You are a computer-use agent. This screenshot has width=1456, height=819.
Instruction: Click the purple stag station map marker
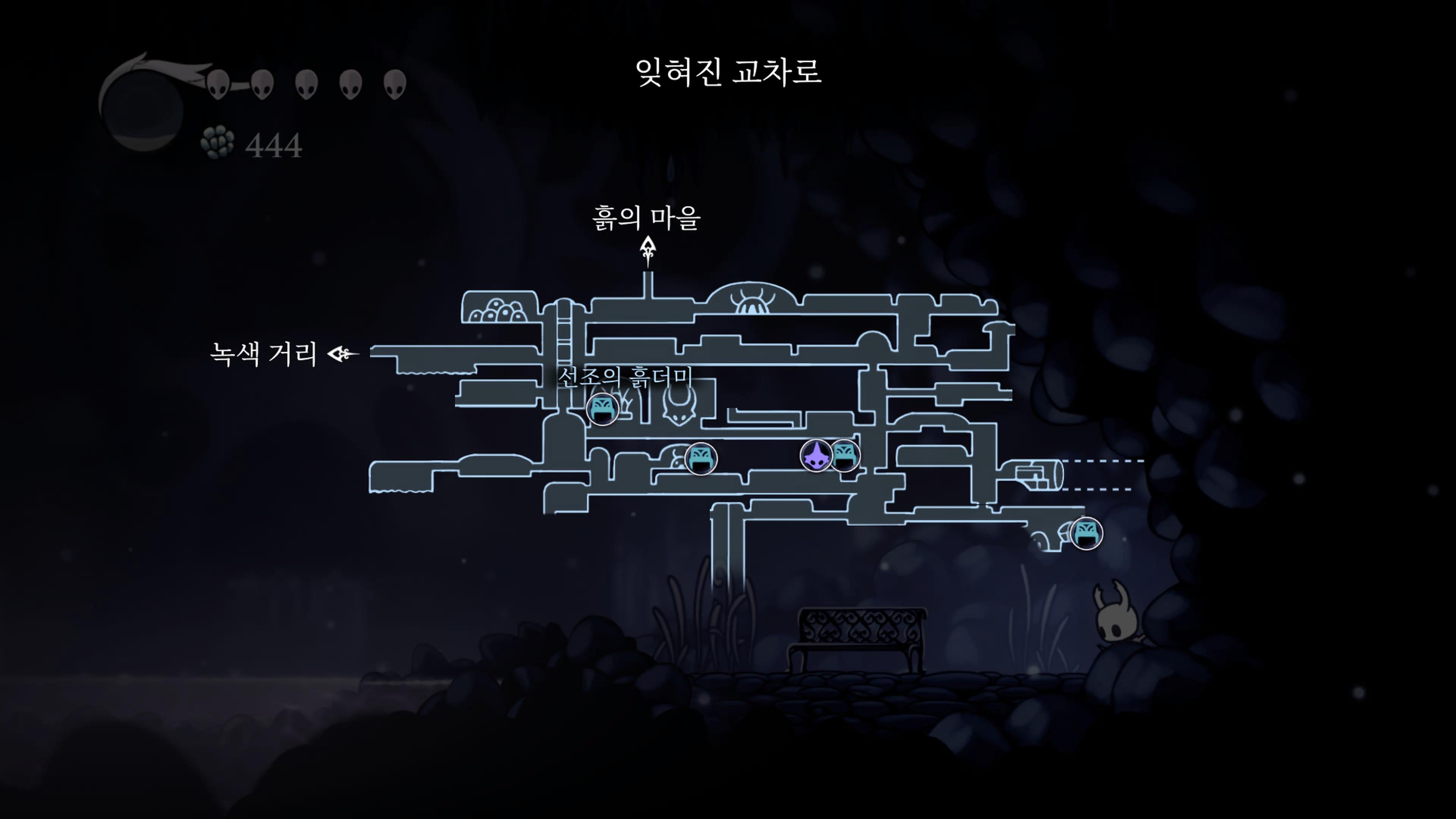coord(816,455)
